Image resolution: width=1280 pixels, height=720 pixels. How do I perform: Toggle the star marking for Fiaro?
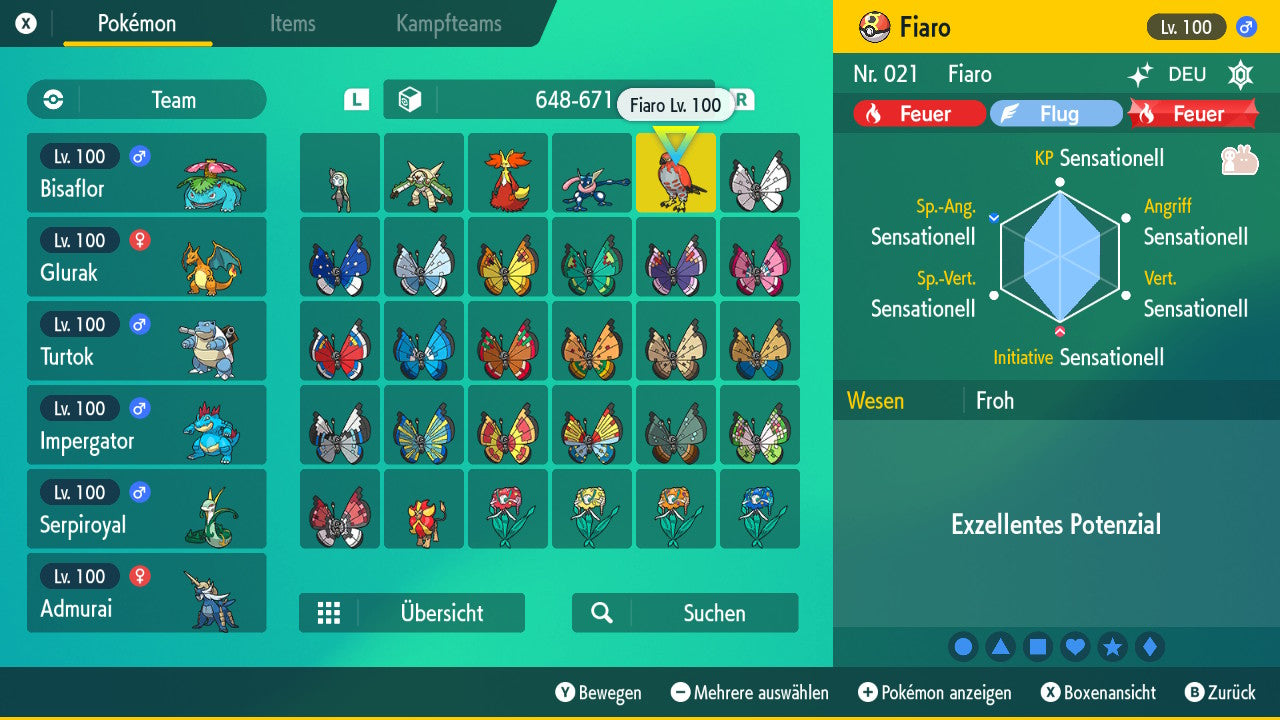click(x=1114, y=647)
